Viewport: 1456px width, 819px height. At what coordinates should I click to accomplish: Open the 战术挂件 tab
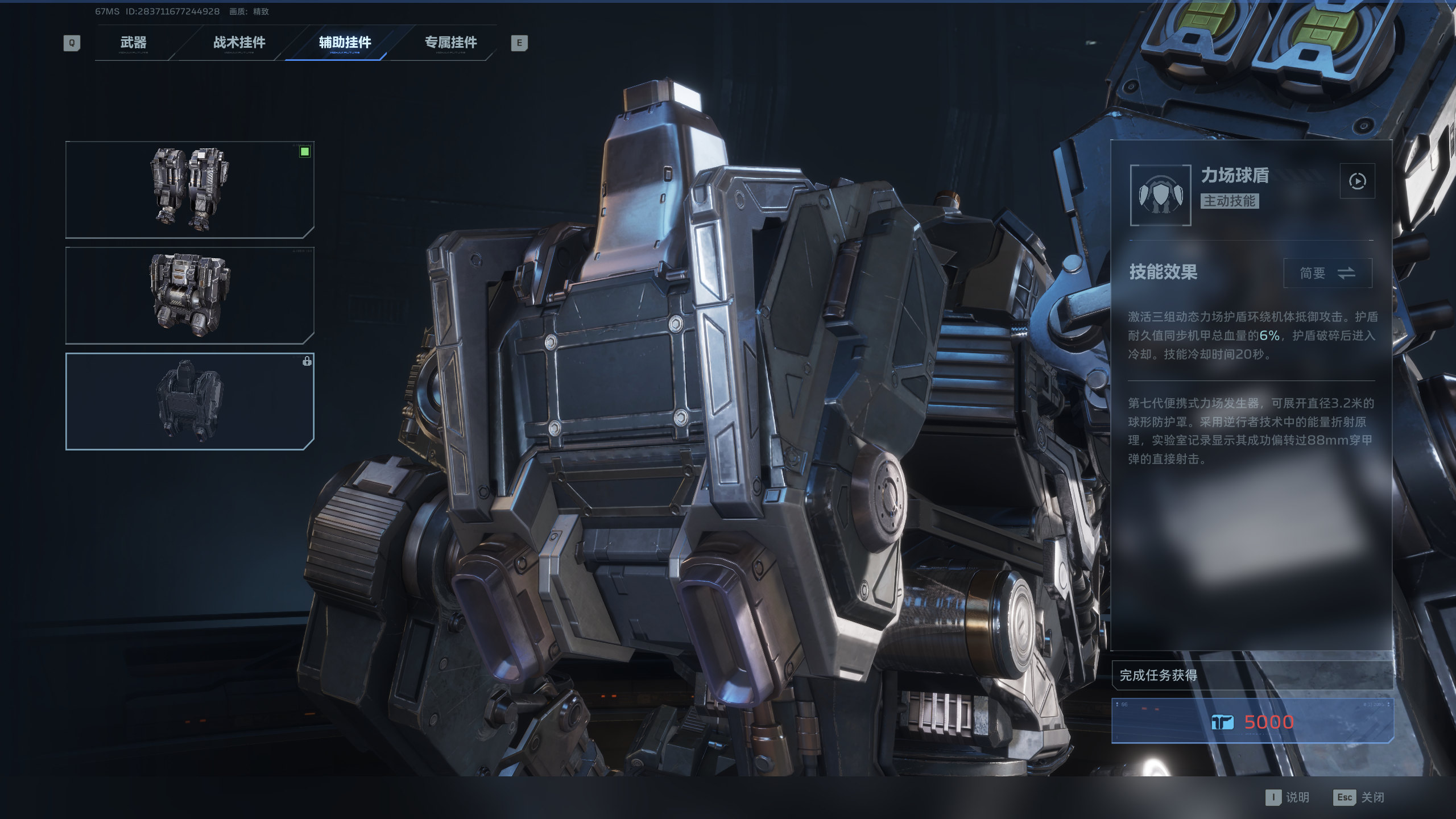click(x=239, y=43)
